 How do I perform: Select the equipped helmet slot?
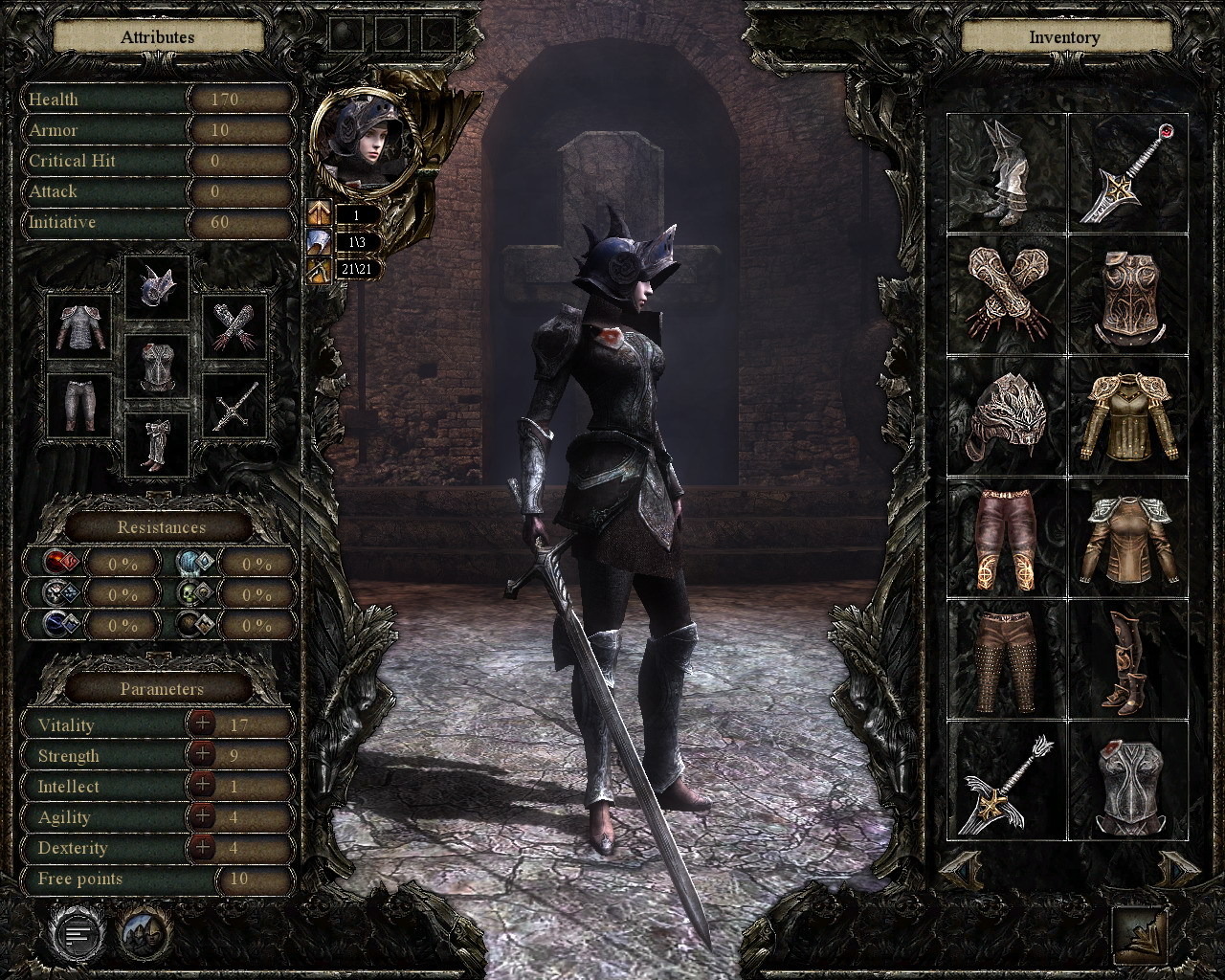[157, 288]
